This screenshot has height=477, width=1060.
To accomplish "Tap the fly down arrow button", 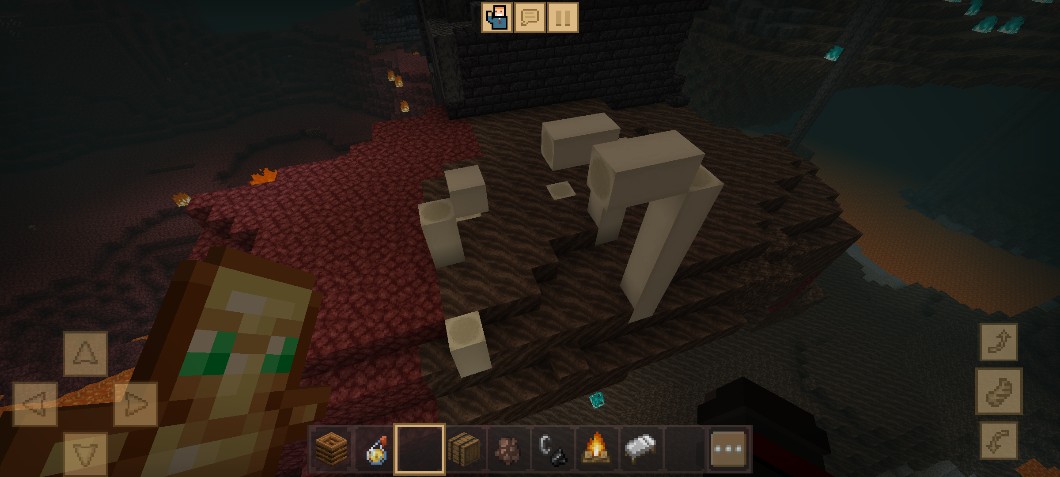I will 997,440.
